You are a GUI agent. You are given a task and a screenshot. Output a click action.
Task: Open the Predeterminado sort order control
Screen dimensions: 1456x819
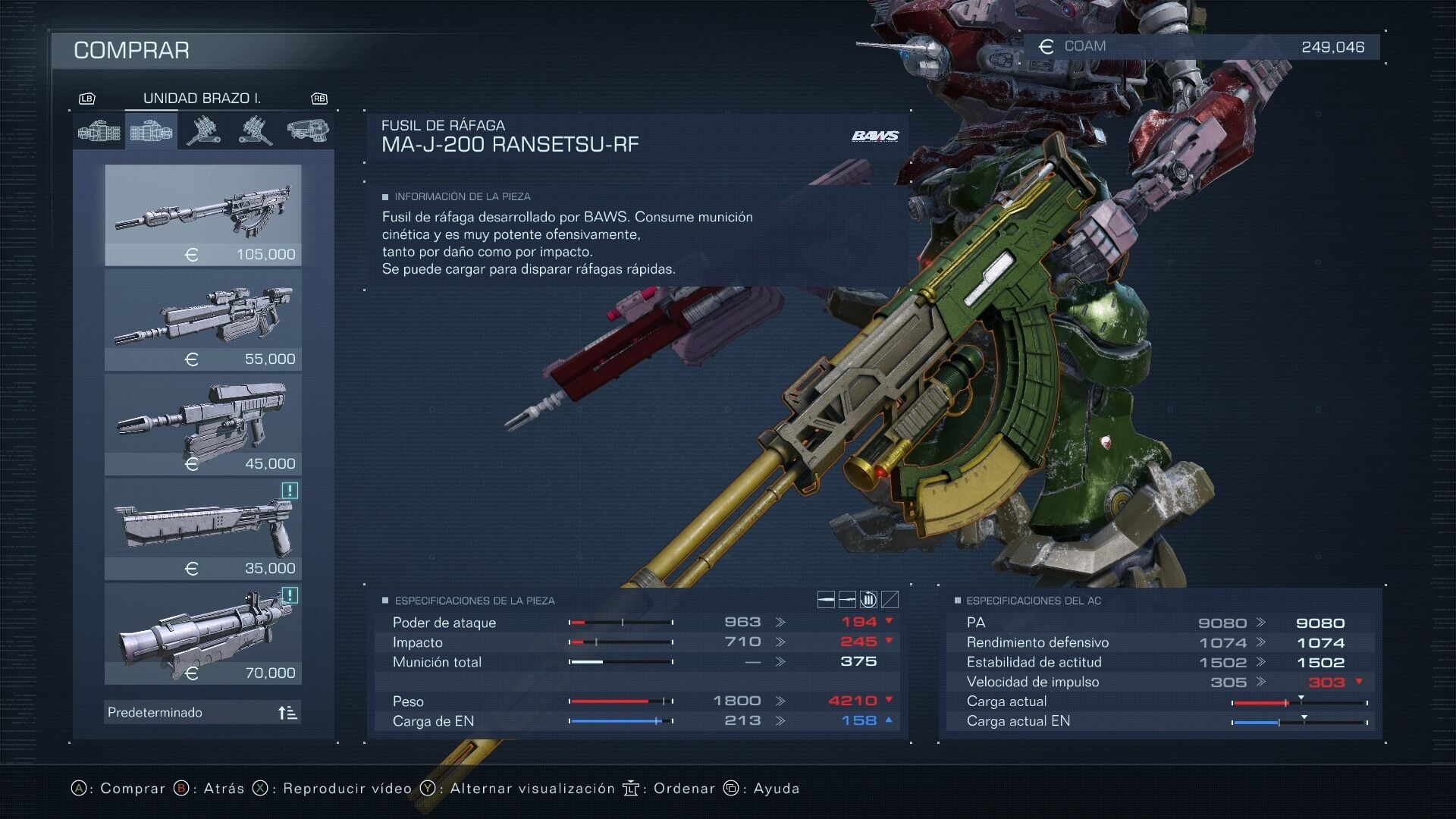click(202, 712)
